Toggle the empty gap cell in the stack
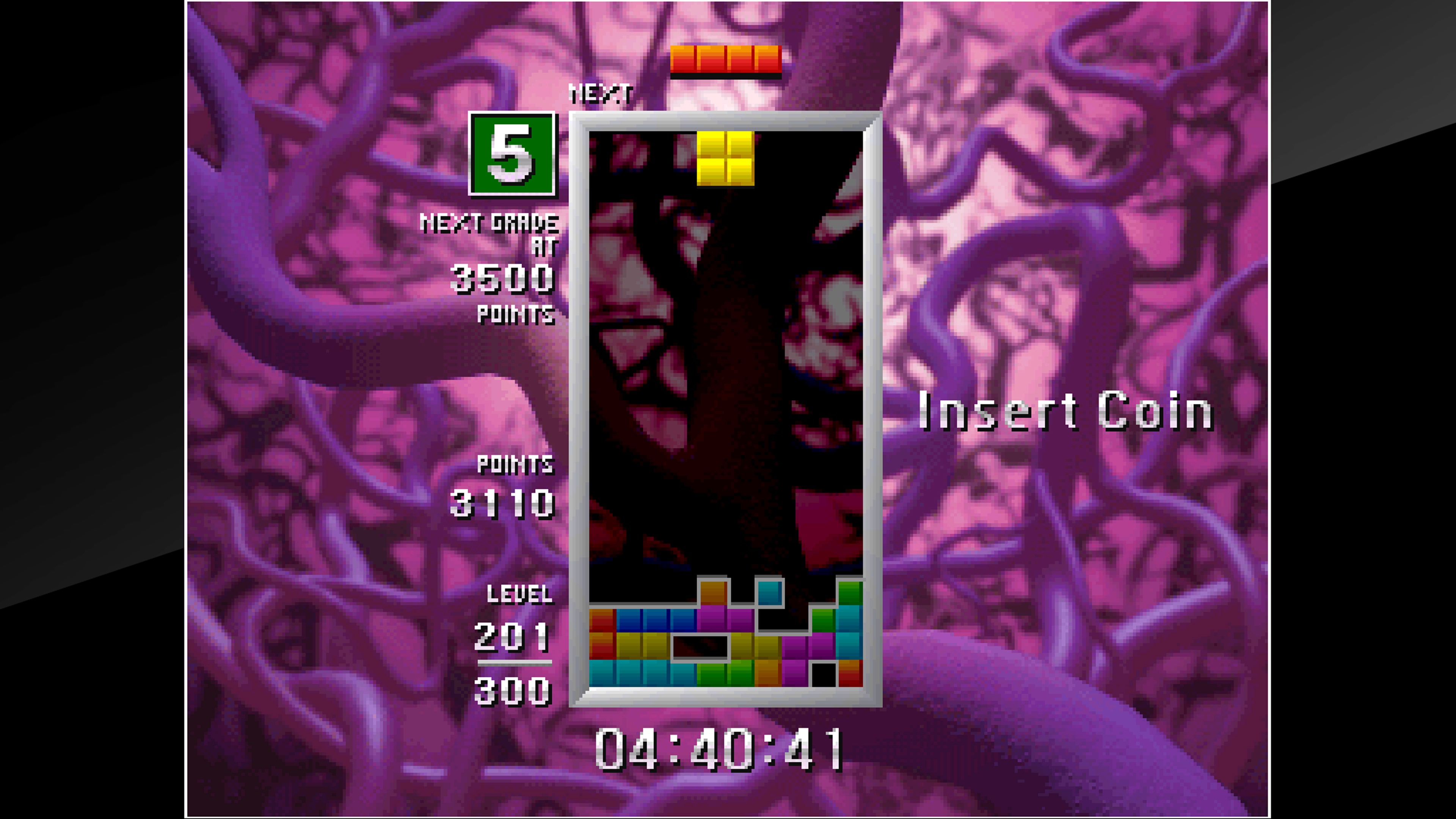 coord(701,647)
